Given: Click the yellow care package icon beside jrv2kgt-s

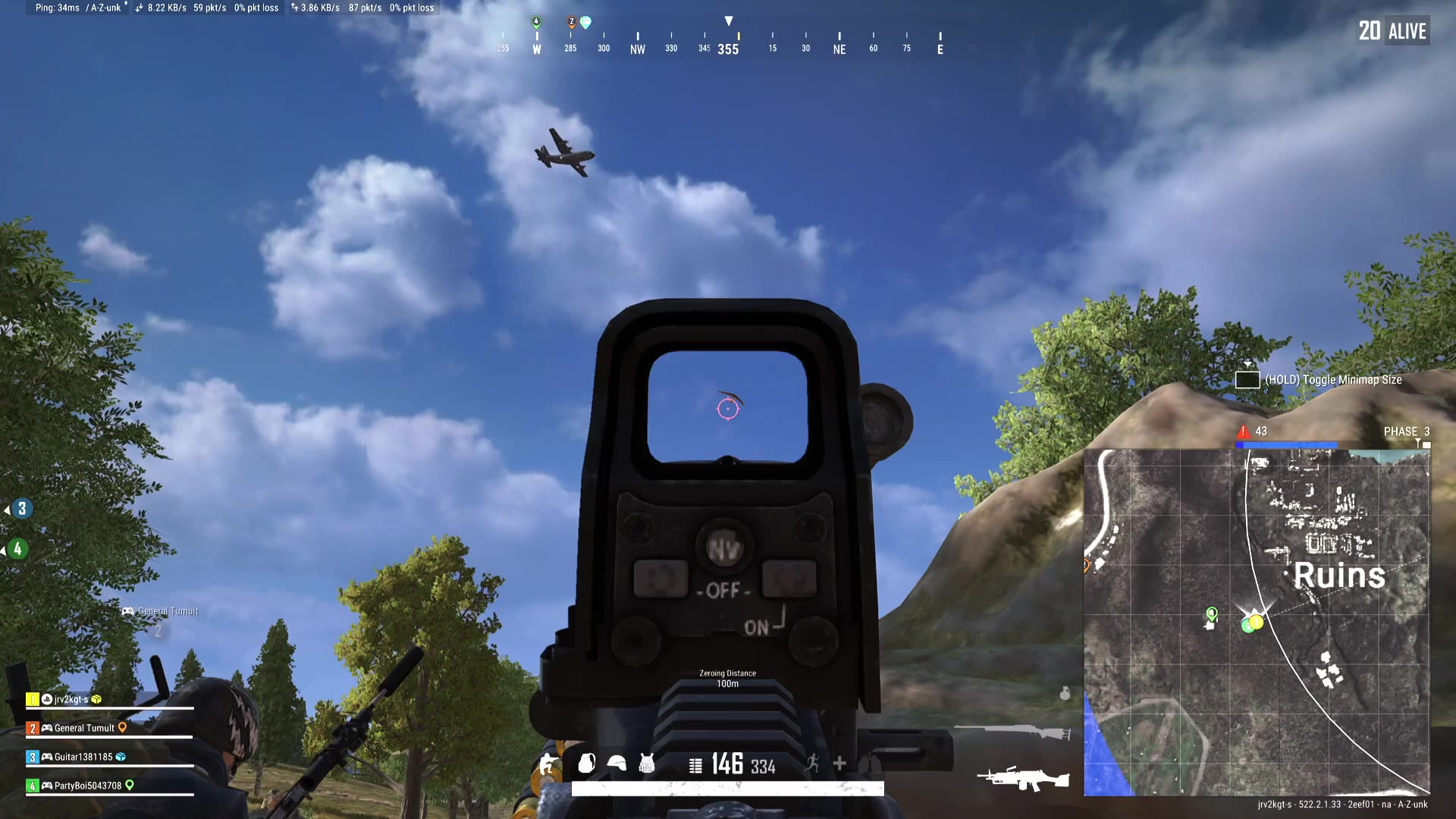Looking at the screenshot, I should click(96, 700).
